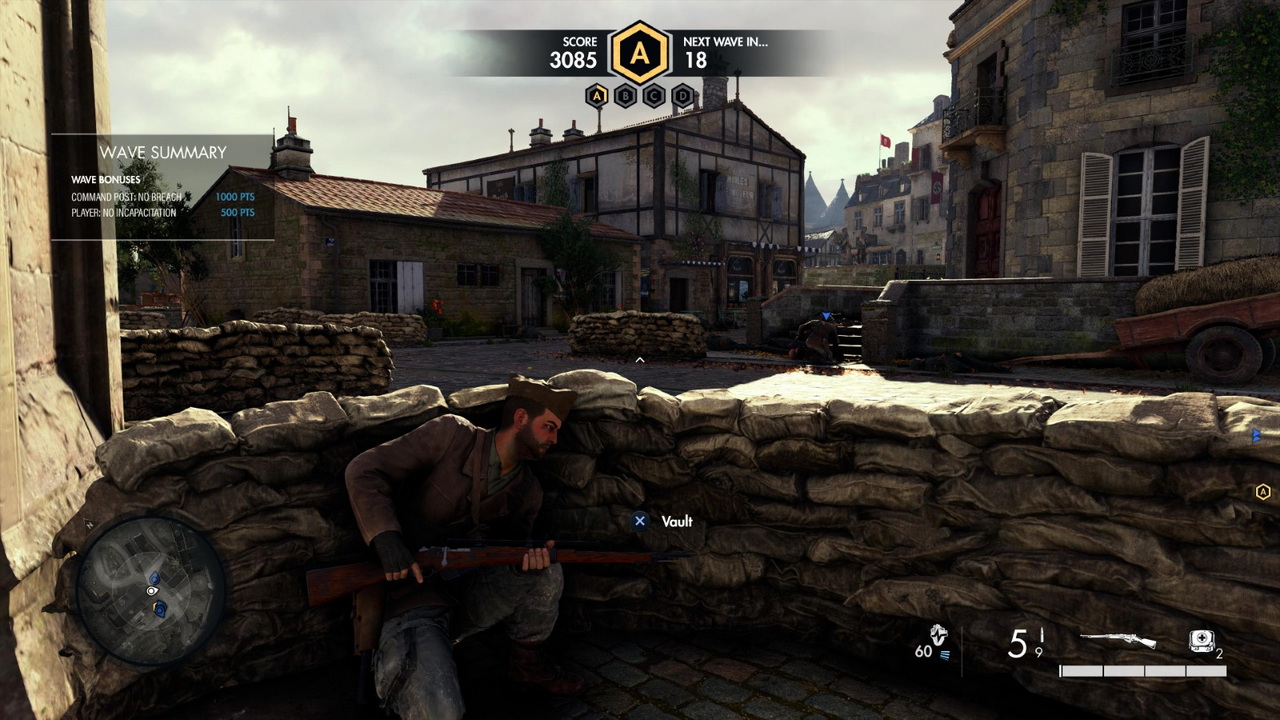Select the command post B hexagon
The height and width of the screenshot is (720, 1280).
[626, 96]
